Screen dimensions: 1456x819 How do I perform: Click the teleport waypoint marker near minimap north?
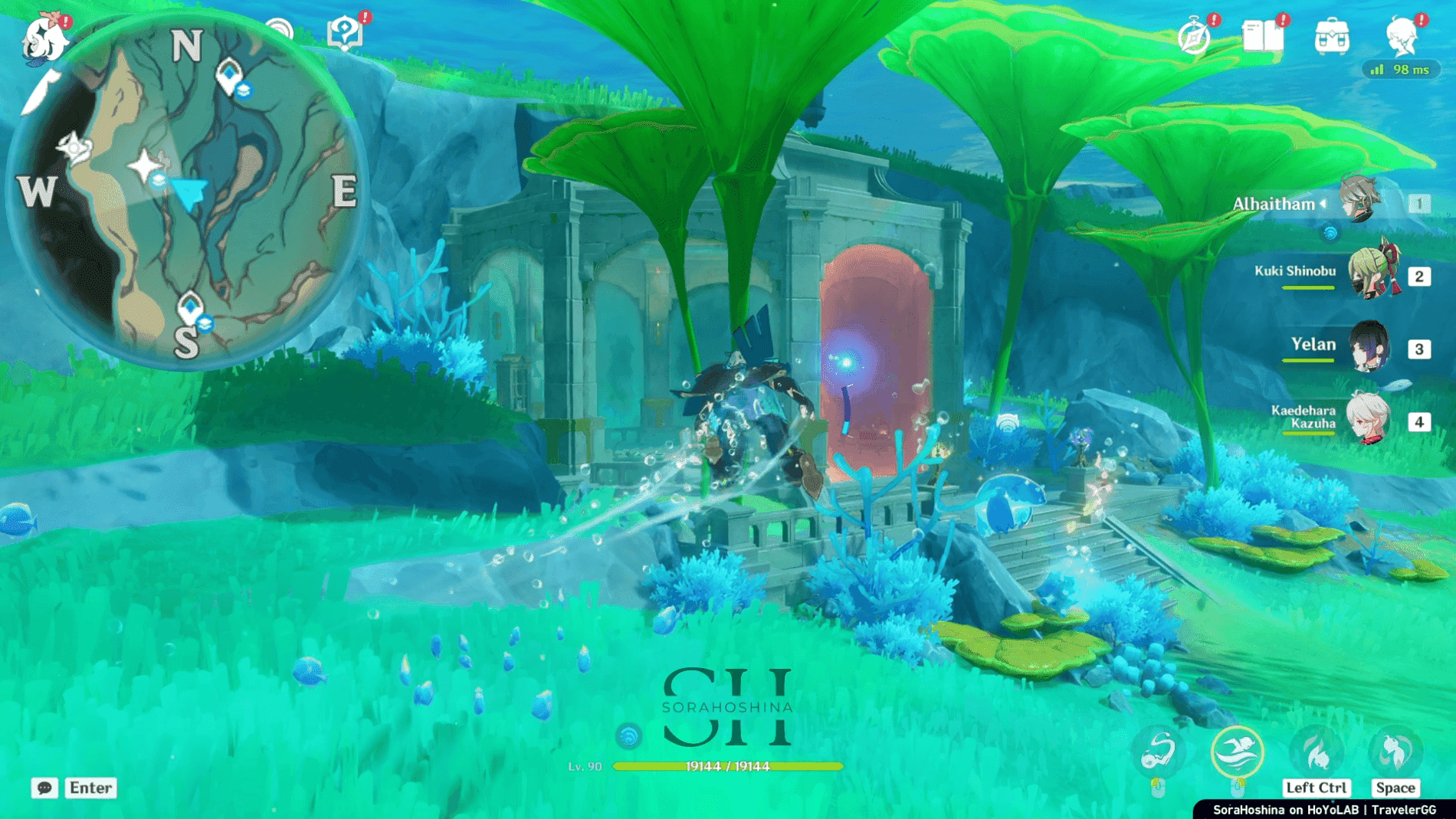(228, 75)
